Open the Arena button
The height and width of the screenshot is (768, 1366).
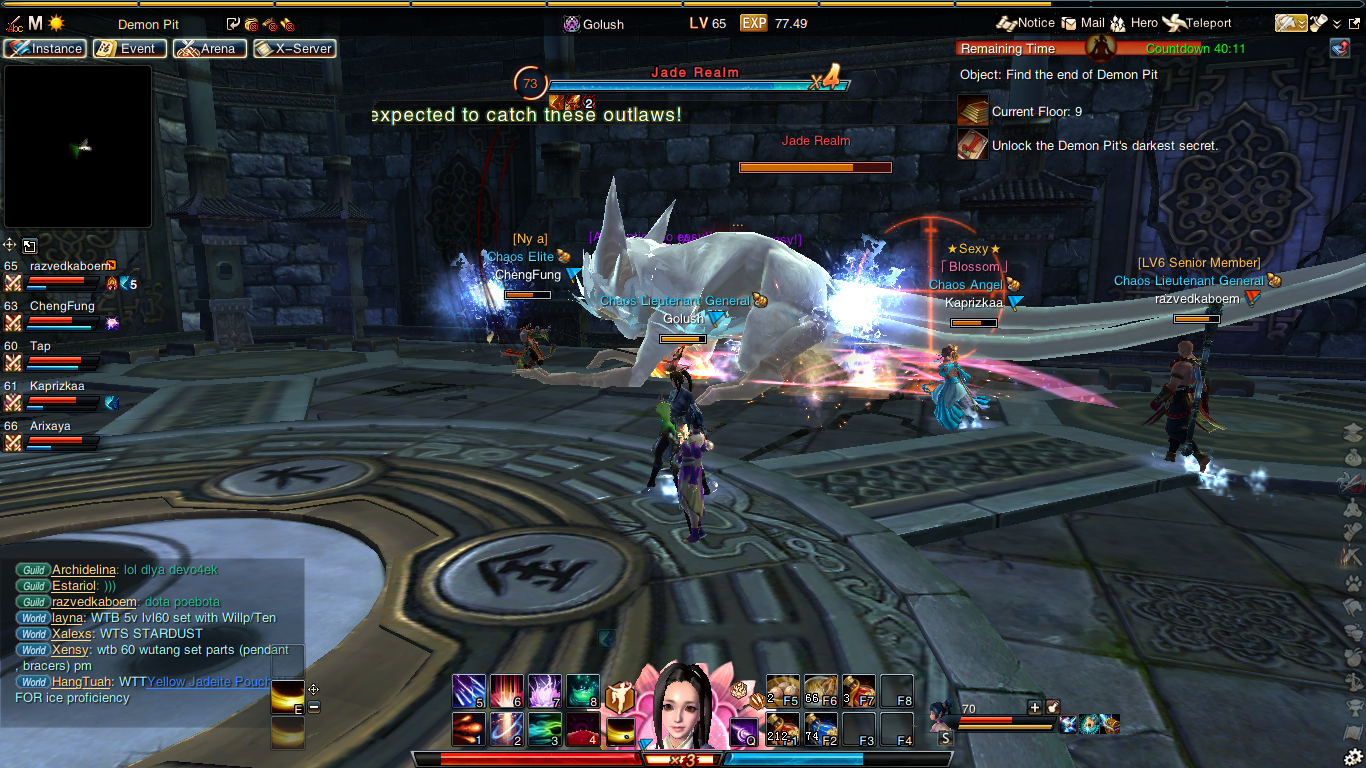click(209, 48)
